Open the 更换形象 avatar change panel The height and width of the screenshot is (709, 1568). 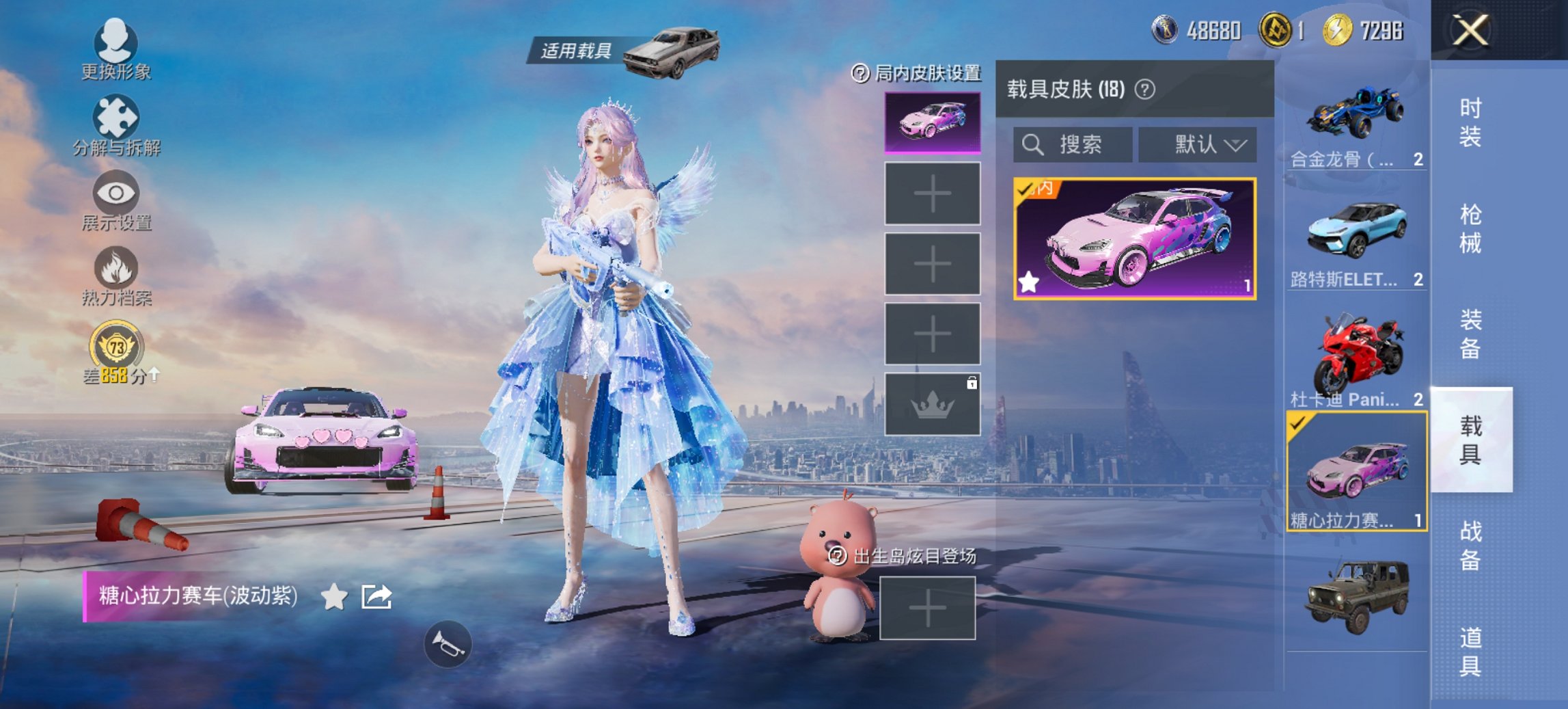point(115,43)
